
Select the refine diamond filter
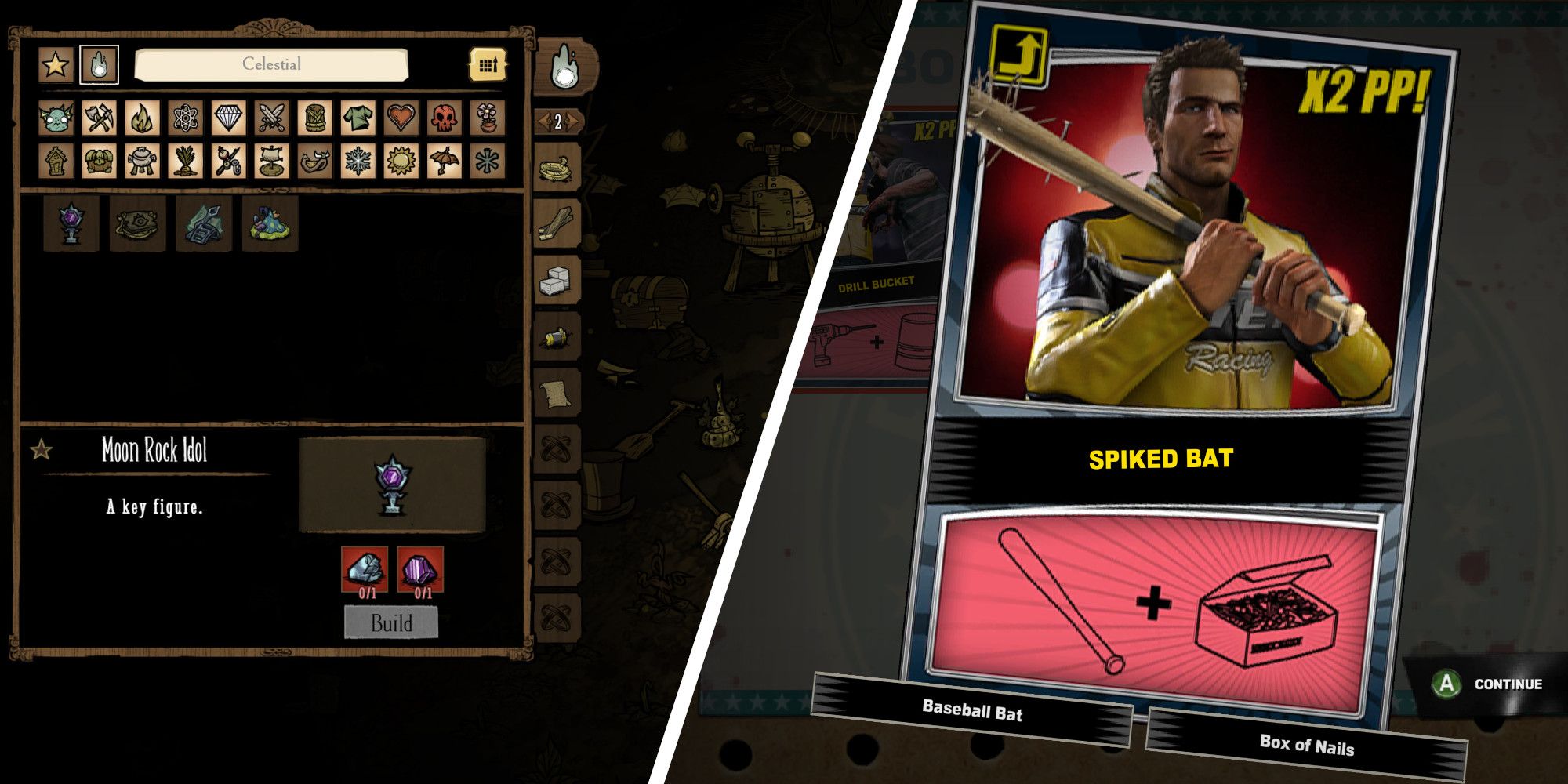point(229,118)
